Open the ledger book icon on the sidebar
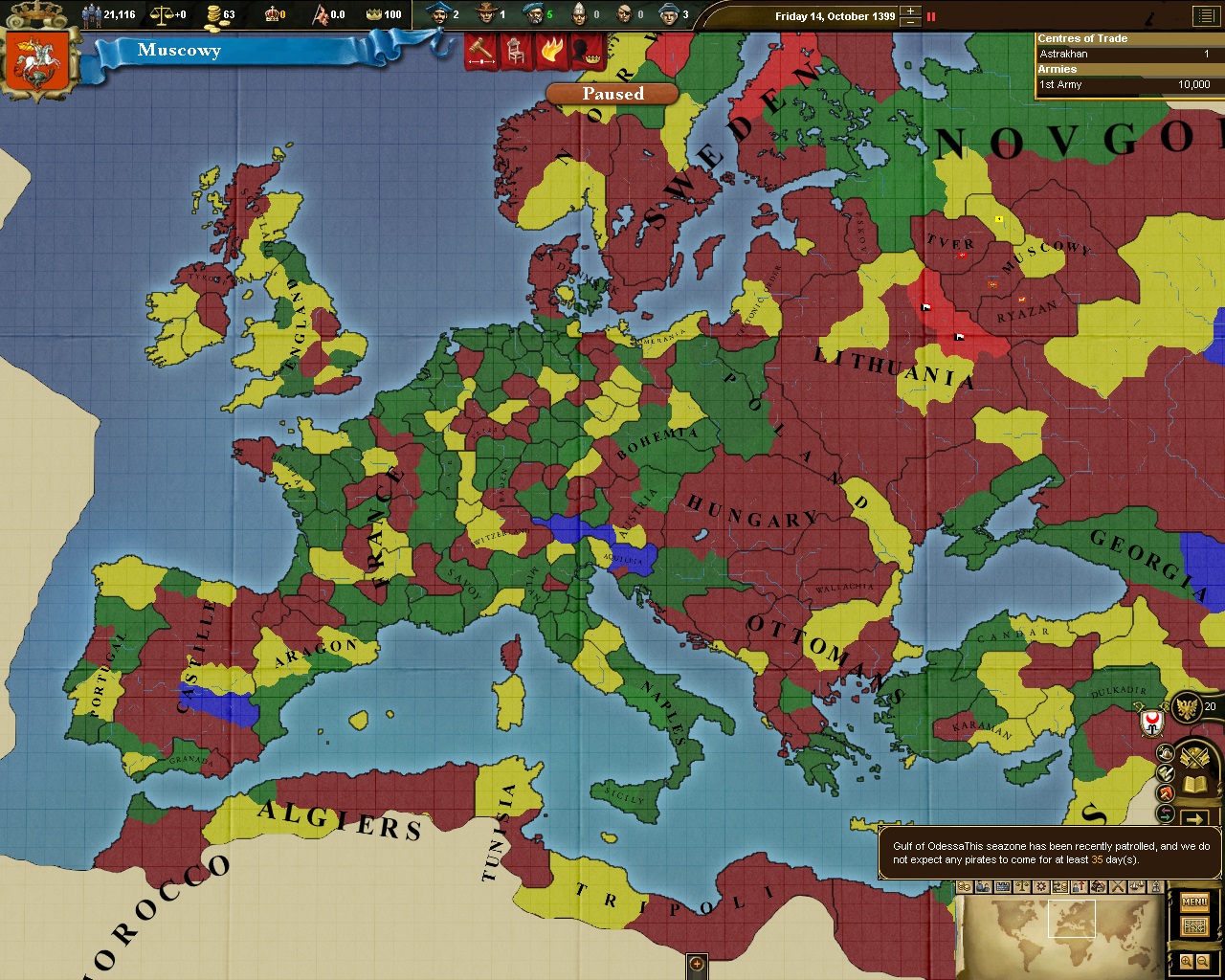1225x980 pixels. [1193, 784]
